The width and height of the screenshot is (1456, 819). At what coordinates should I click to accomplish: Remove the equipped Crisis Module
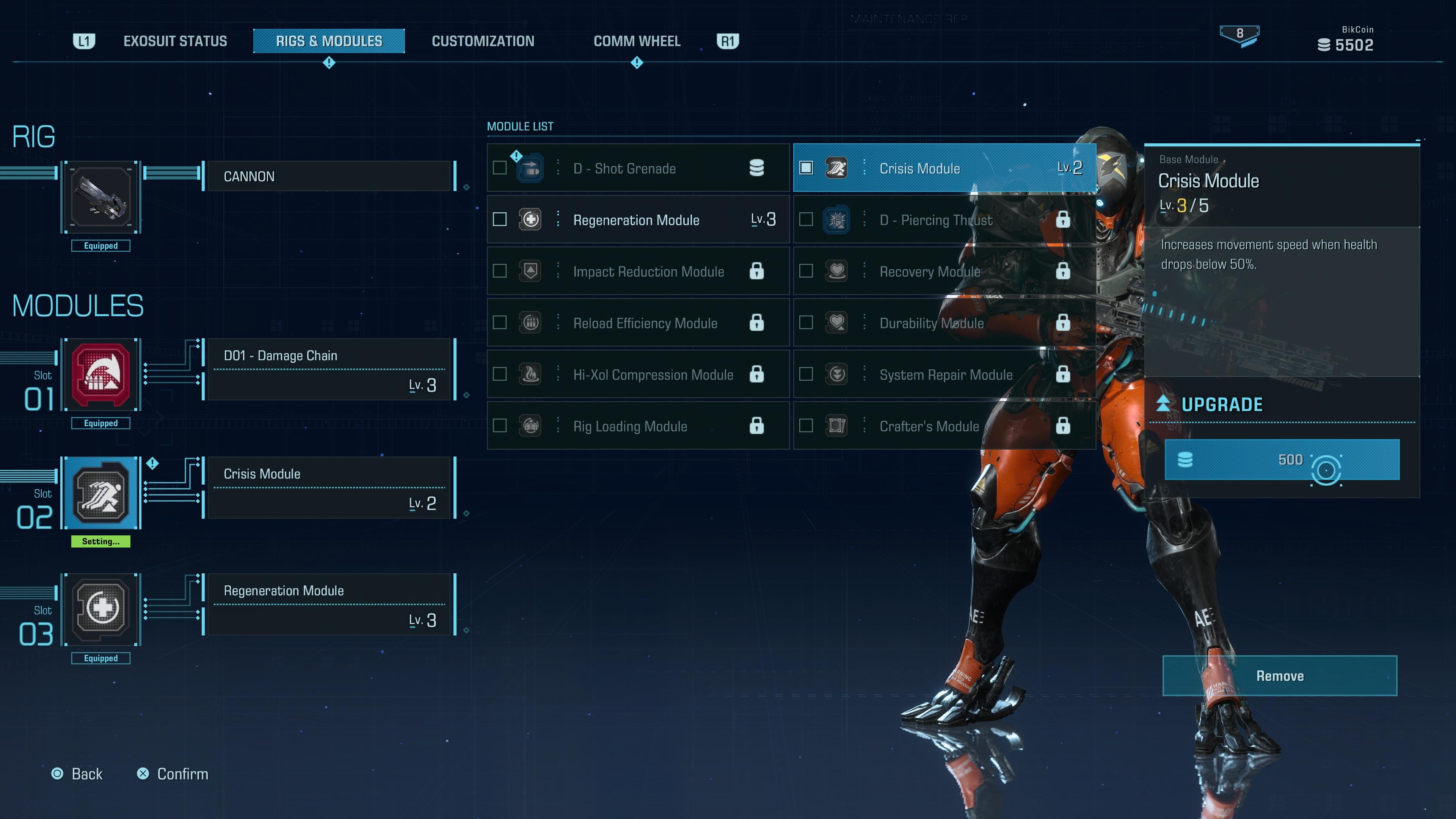click(x=1280, y=676)
